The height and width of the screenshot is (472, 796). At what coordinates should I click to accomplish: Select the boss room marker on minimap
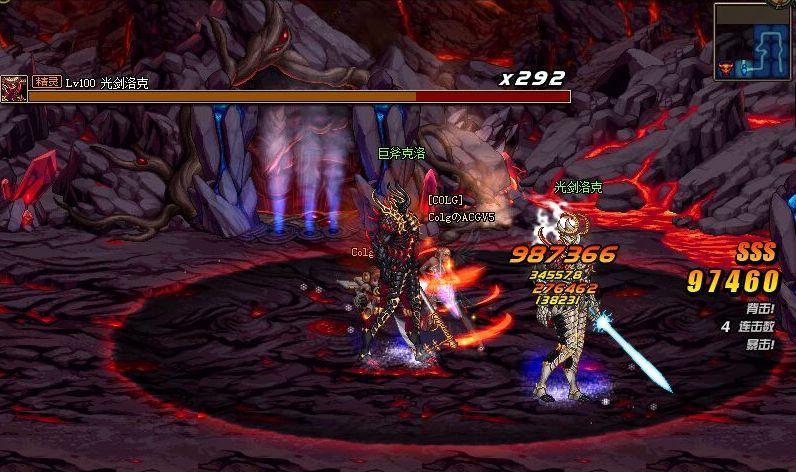[724, 67]
